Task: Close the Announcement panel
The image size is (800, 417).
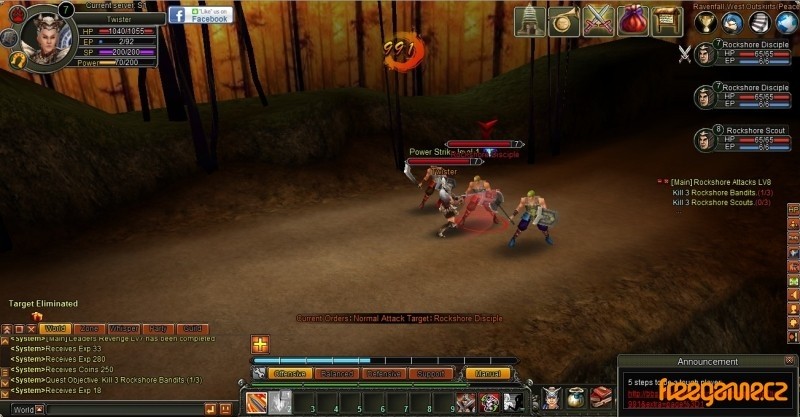Action: pos(790,360)
